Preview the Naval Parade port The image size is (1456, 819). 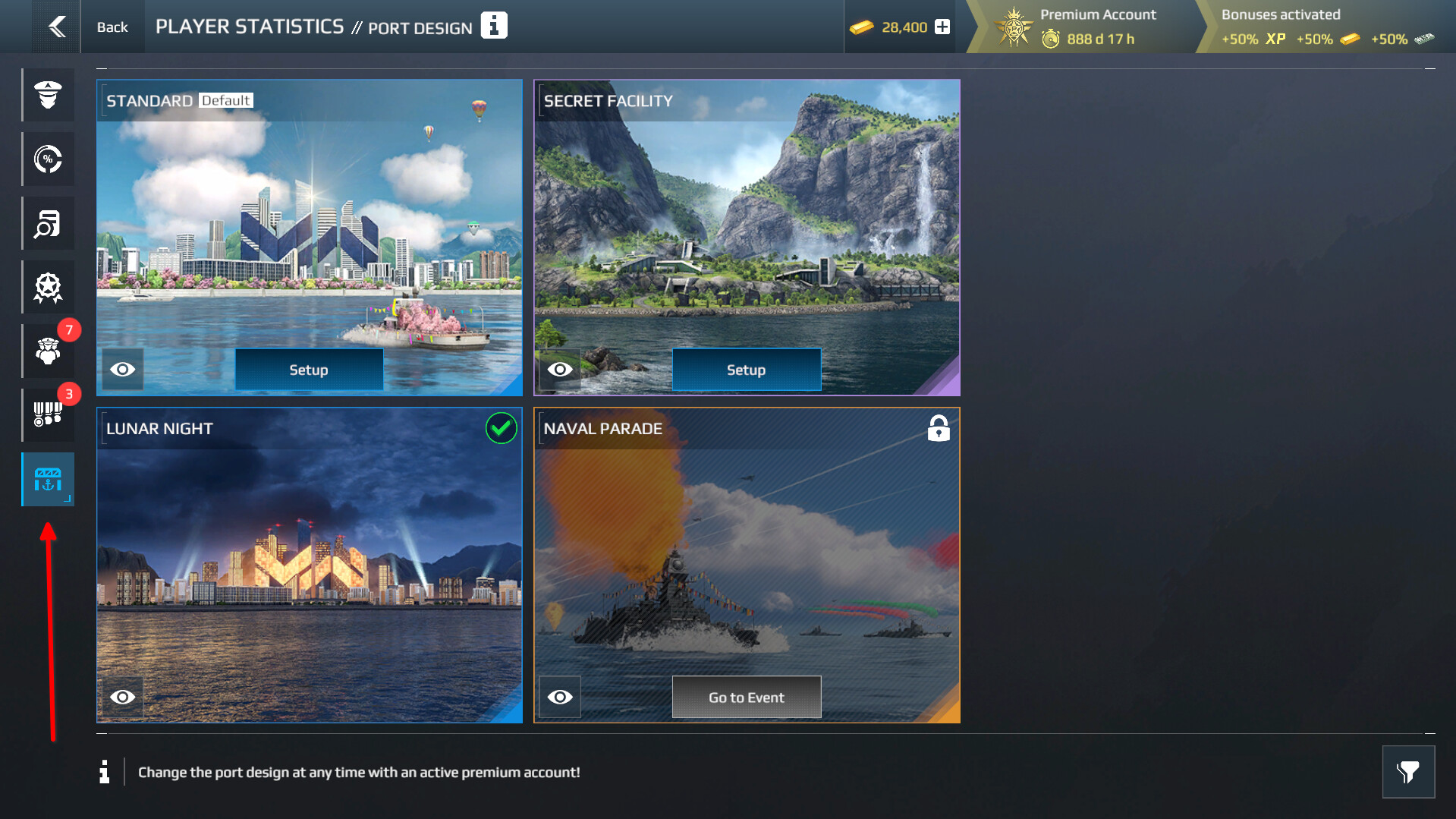pos(560,697)
